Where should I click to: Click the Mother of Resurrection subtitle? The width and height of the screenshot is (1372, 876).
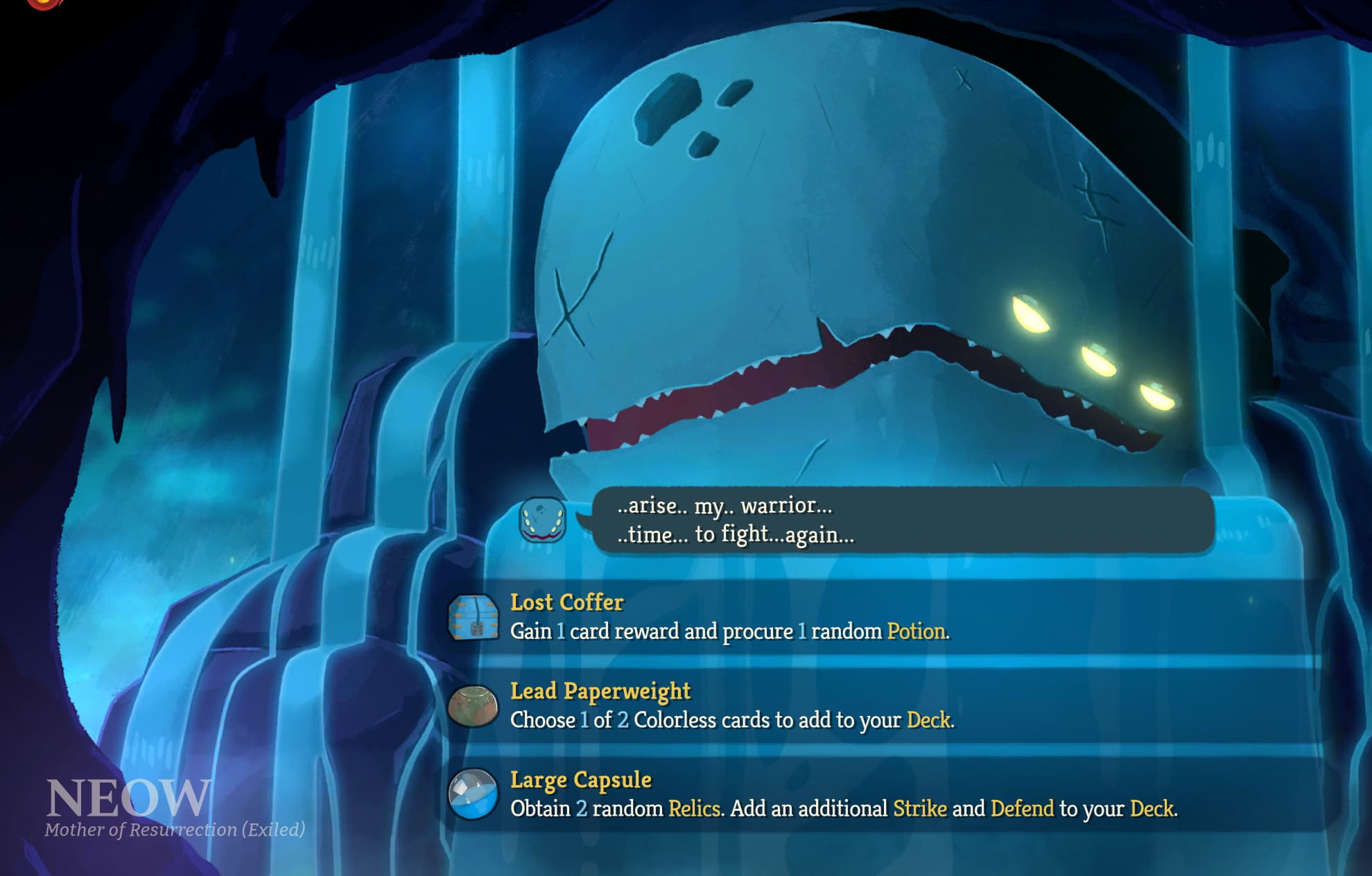pyautogui.click(x=173, y=829)
